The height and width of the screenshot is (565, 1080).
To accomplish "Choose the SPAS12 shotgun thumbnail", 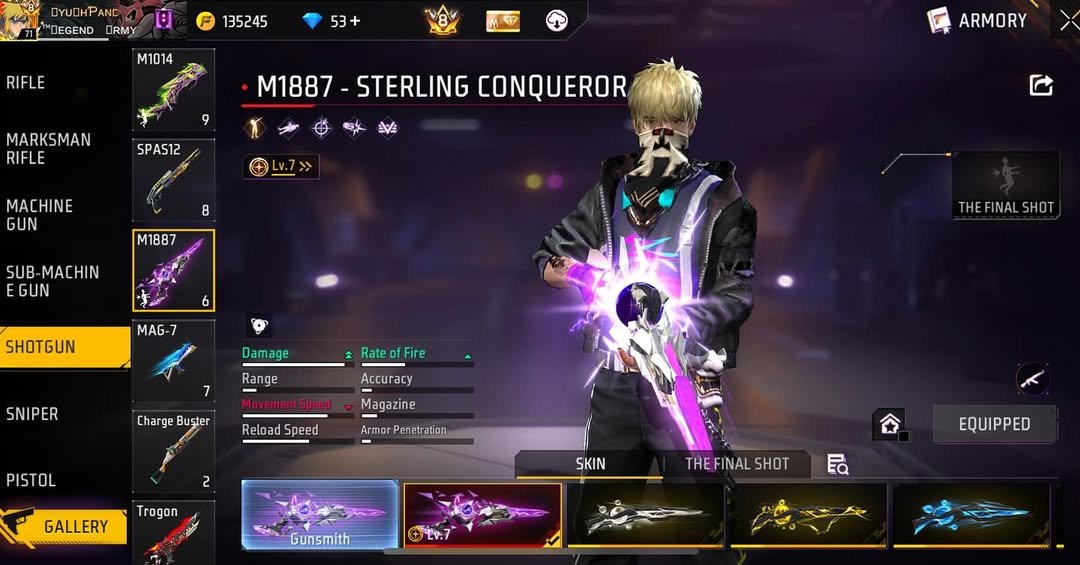I will tap(173, 181).
